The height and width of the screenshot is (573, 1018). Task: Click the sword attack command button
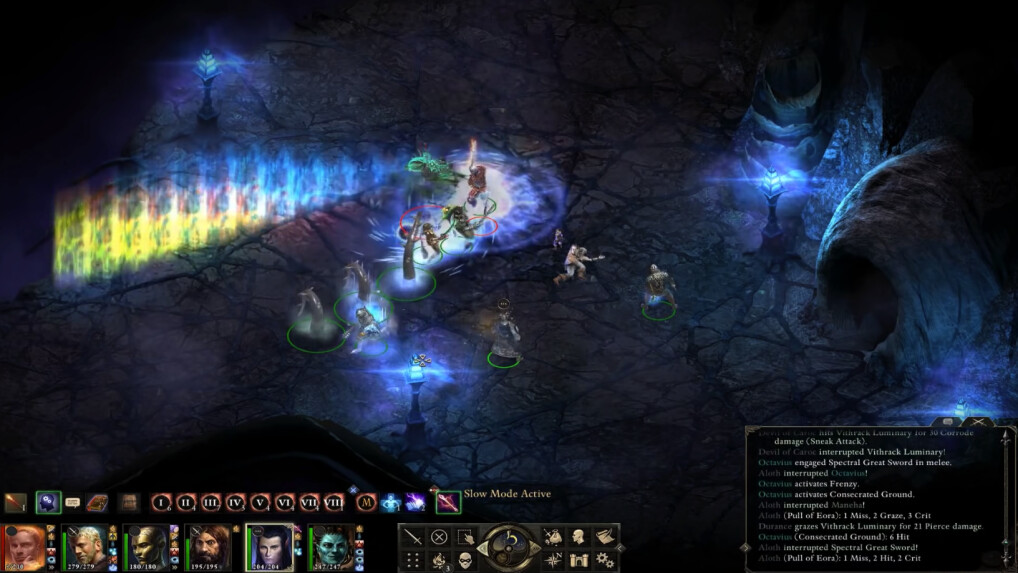(413, 536)
